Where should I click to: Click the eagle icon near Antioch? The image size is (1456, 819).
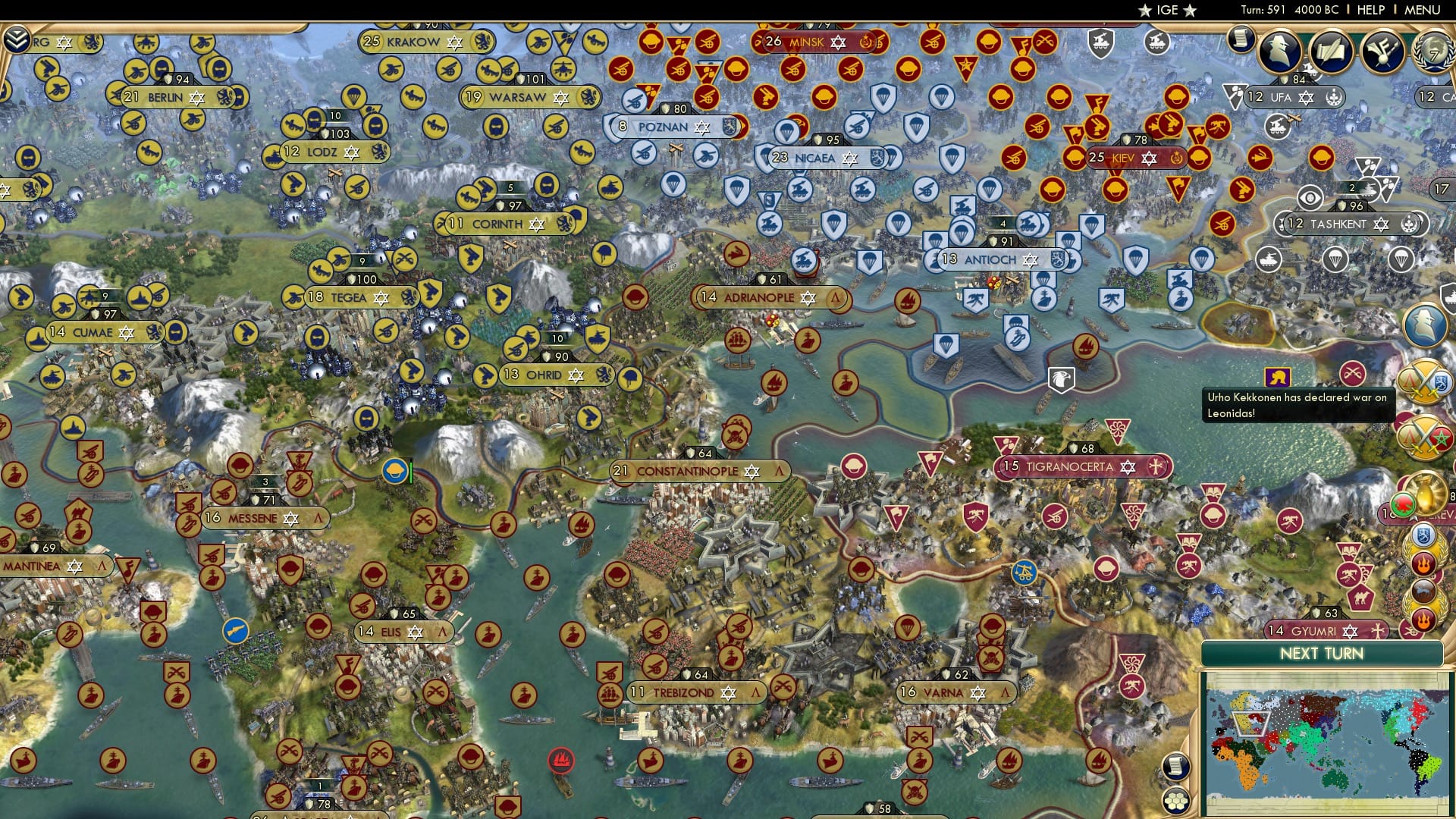click(x=1063, y=377)
